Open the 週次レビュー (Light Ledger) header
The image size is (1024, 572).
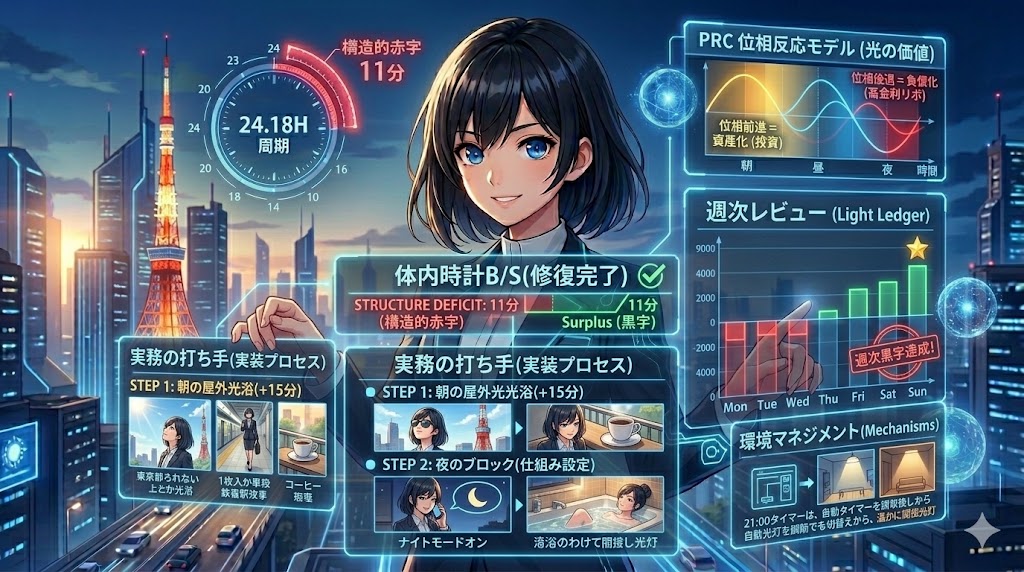(x=810, y=215)
